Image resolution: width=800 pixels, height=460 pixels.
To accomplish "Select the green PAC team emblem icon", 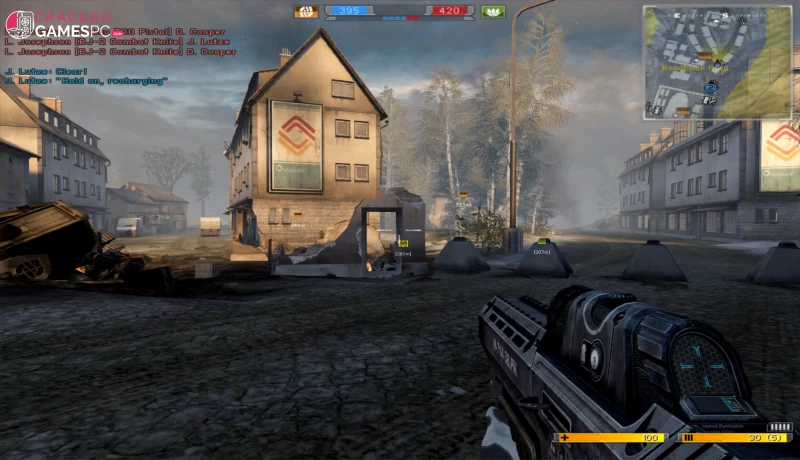I will pyautogui.click(x=493, y=11).
